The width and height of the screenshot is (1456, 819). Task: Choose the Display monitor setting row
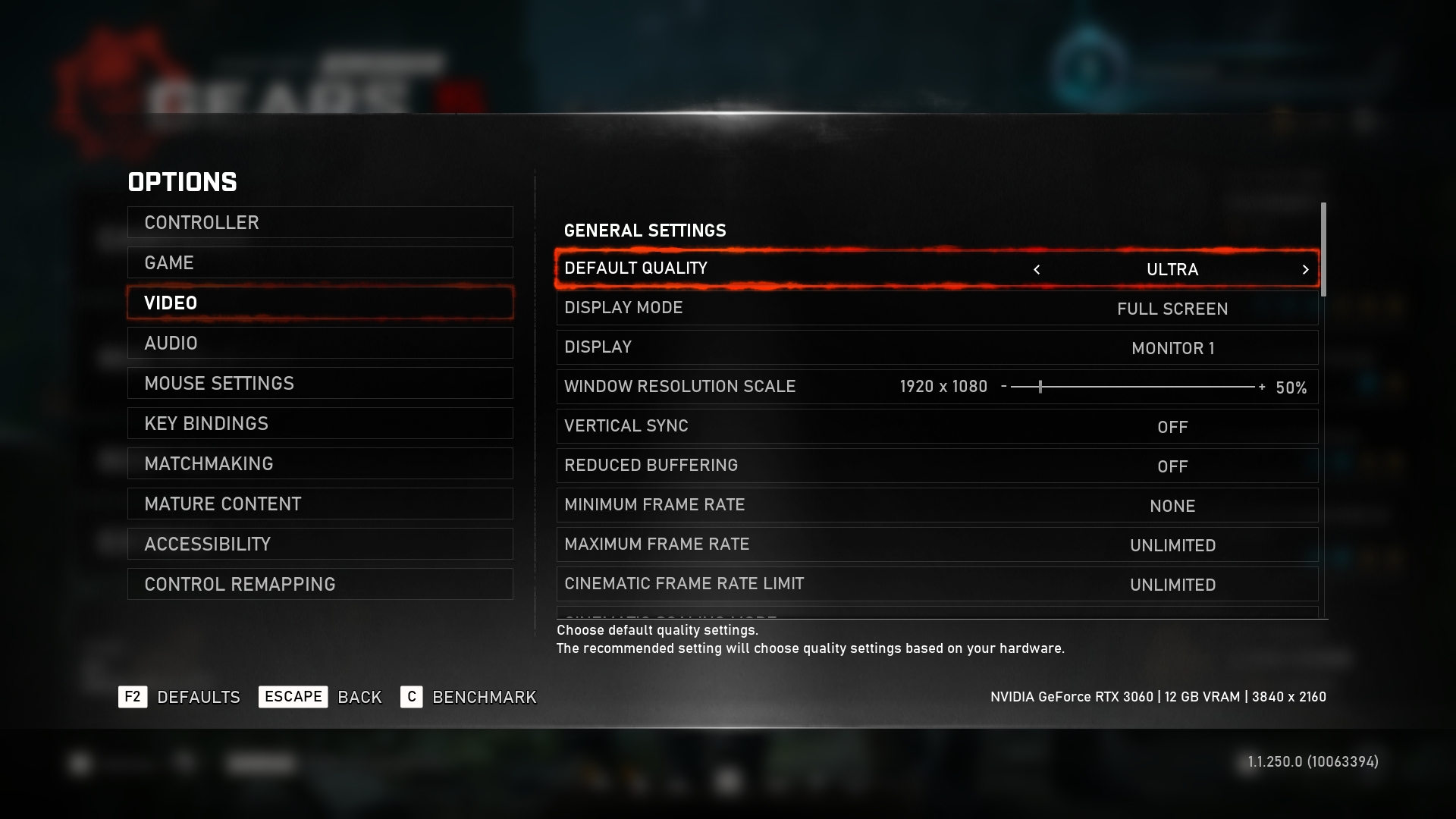(937, 347)
